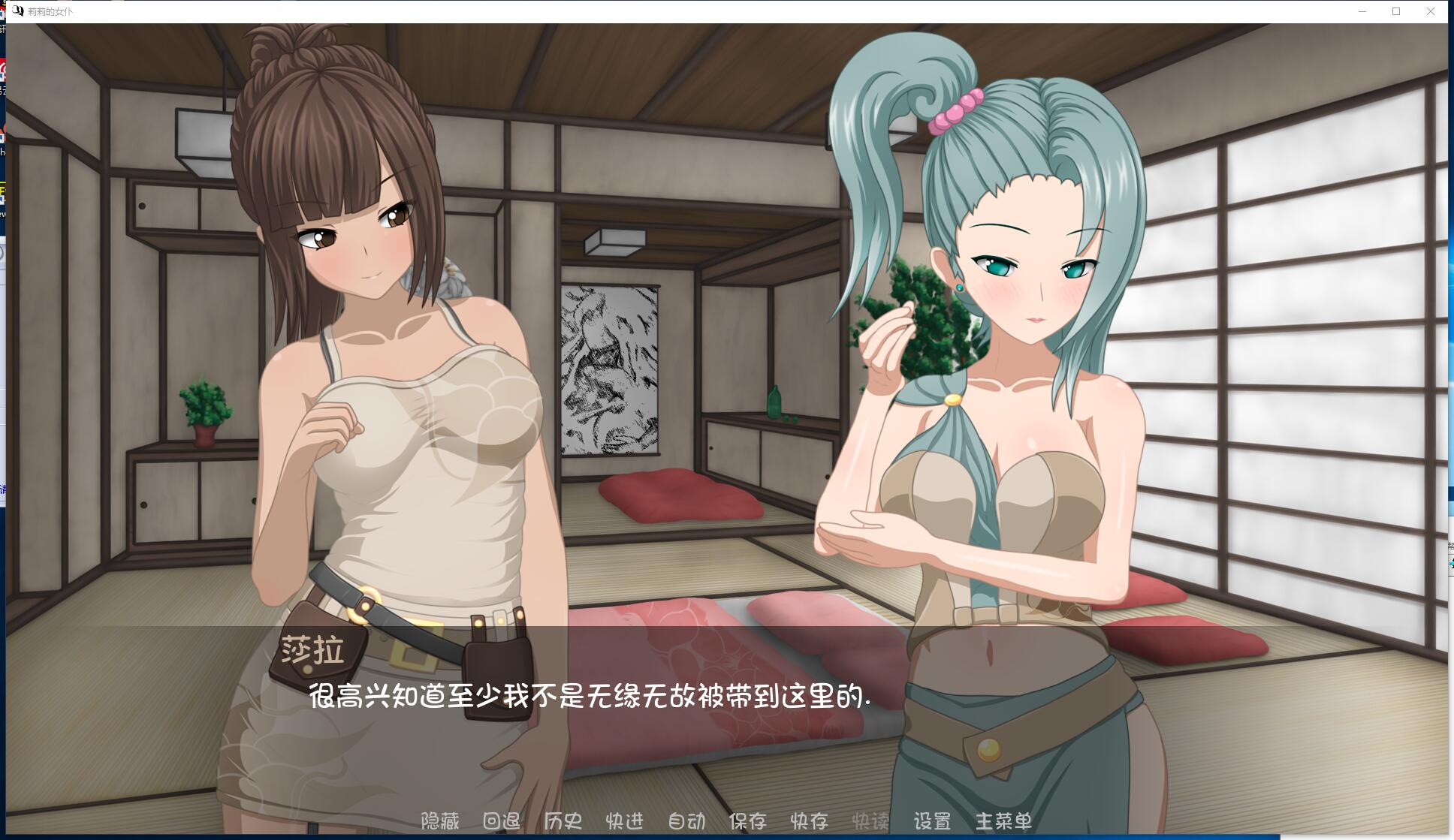Minimize the 莉莉的女仆 game window
1454x840 pixels.
1361,11
